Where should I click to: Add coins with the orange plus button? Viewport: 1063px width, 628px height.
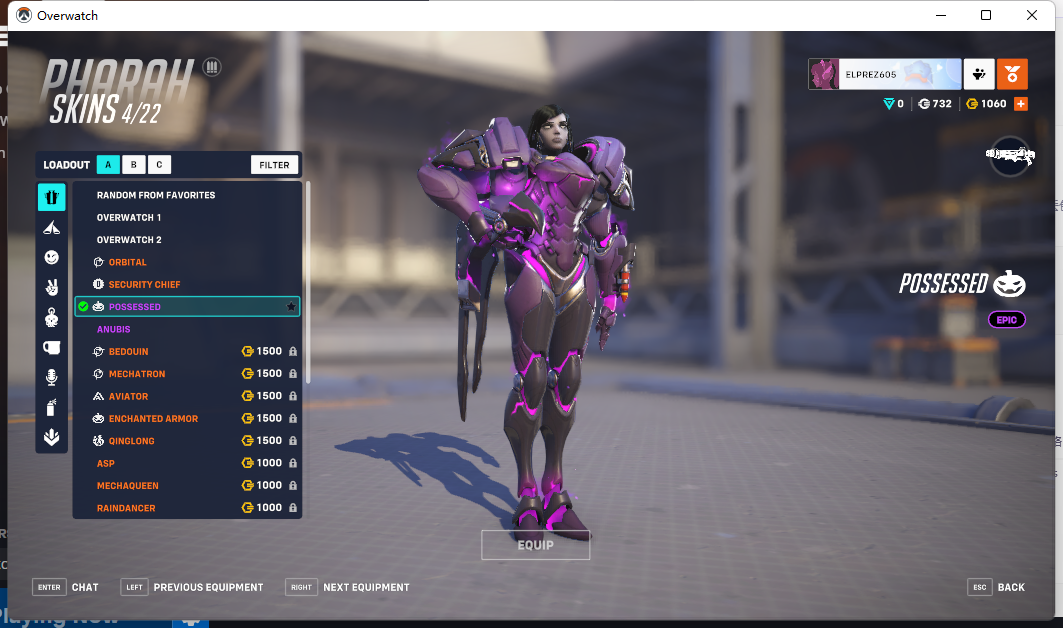pyautogui.click(x=1020, y=104)
